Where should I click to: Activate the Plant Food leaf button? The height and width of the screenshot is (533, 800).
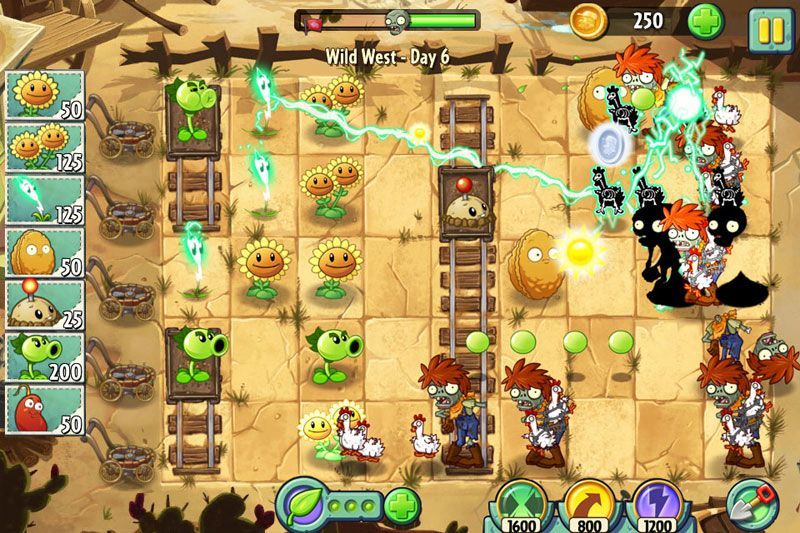tap(298, 502)
